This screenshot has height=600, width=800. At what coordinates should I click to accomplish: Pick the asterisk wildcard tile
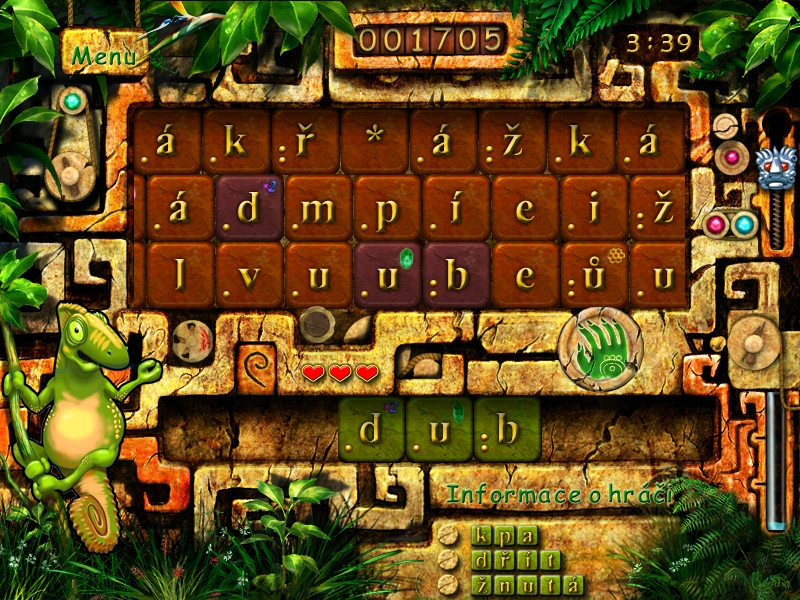tap(374, 142)
